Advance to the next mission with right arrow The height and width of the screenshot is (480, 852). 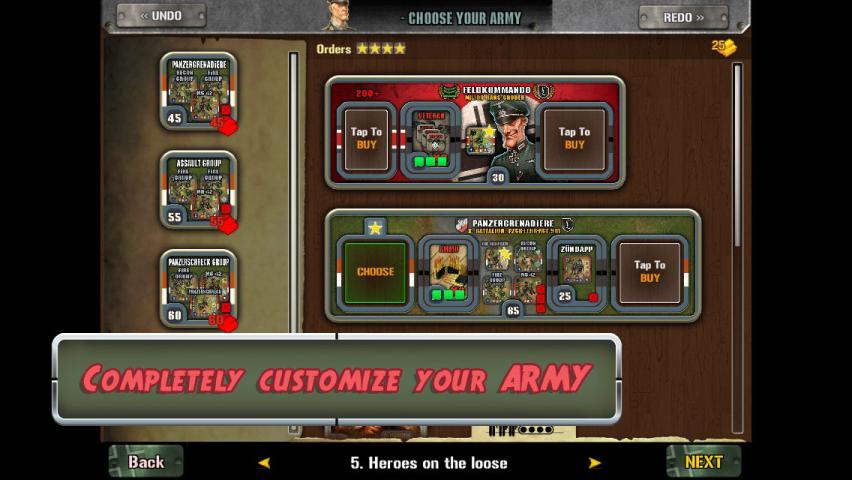tap(594, 463)
